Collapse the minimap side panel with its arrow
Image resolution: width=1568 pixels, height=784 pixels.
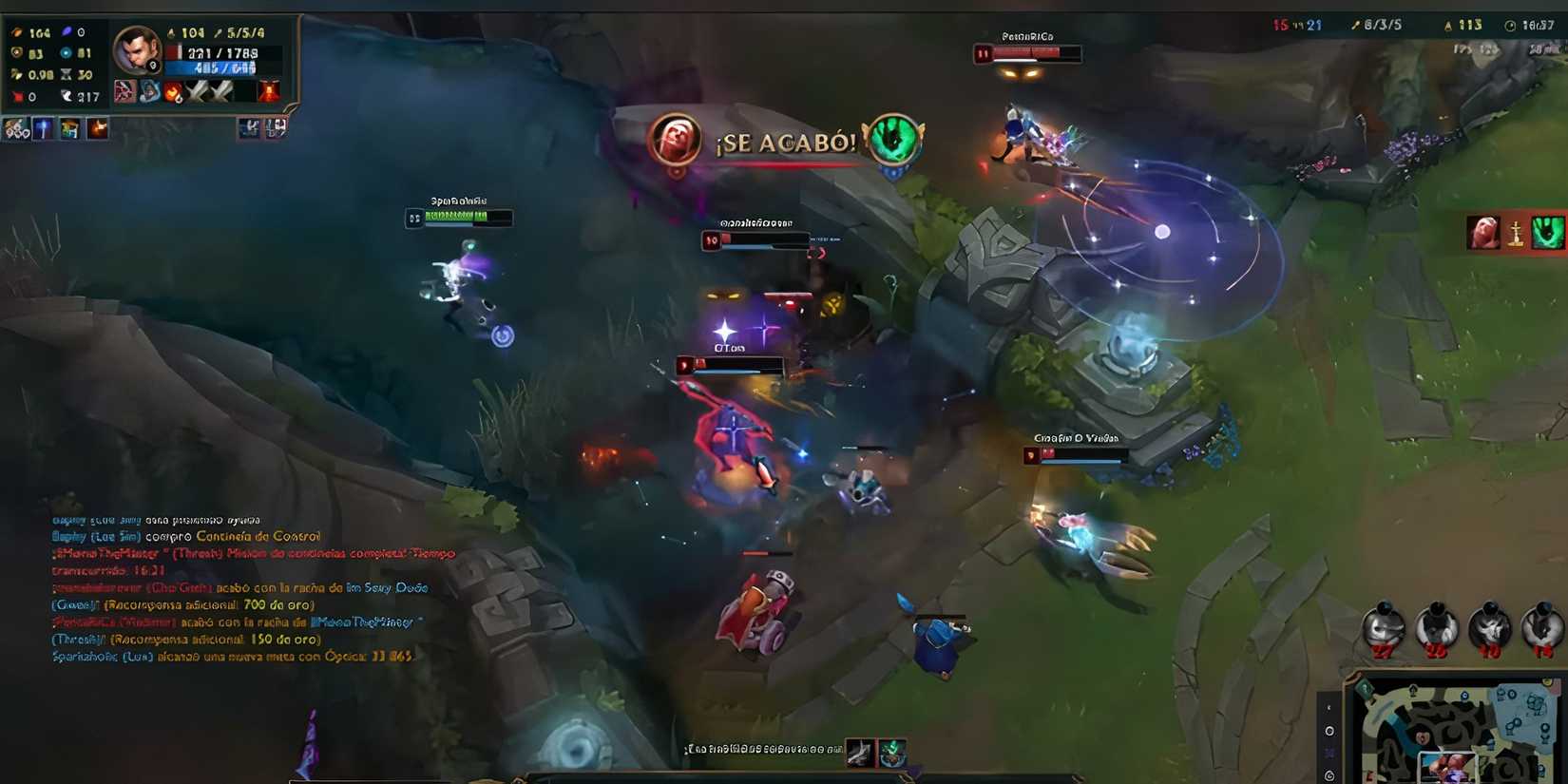pos(1329,706)
